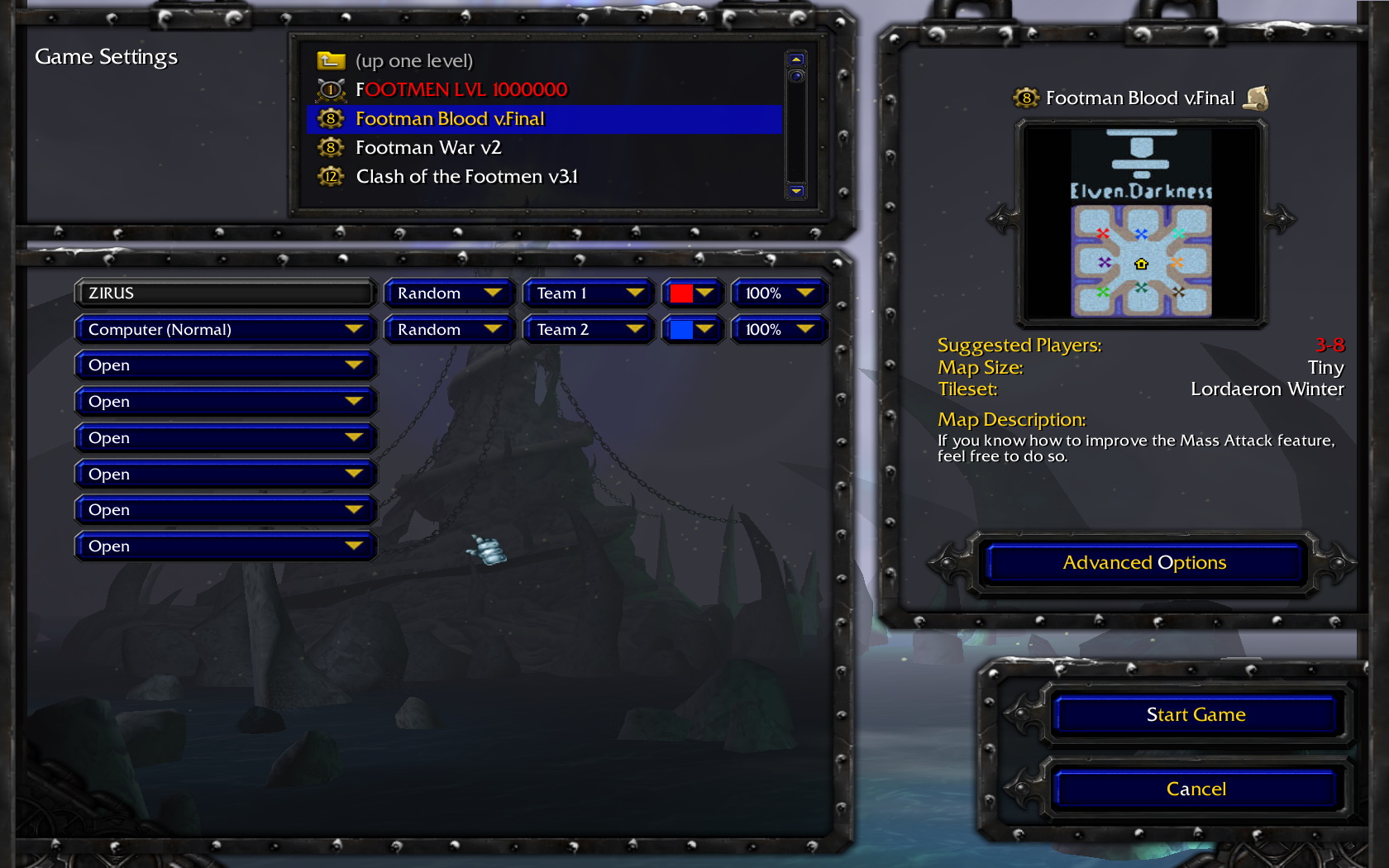Open Advanced Options
The width and height of the screenshot is (1389, 868).
click(x=1144, y=563)
